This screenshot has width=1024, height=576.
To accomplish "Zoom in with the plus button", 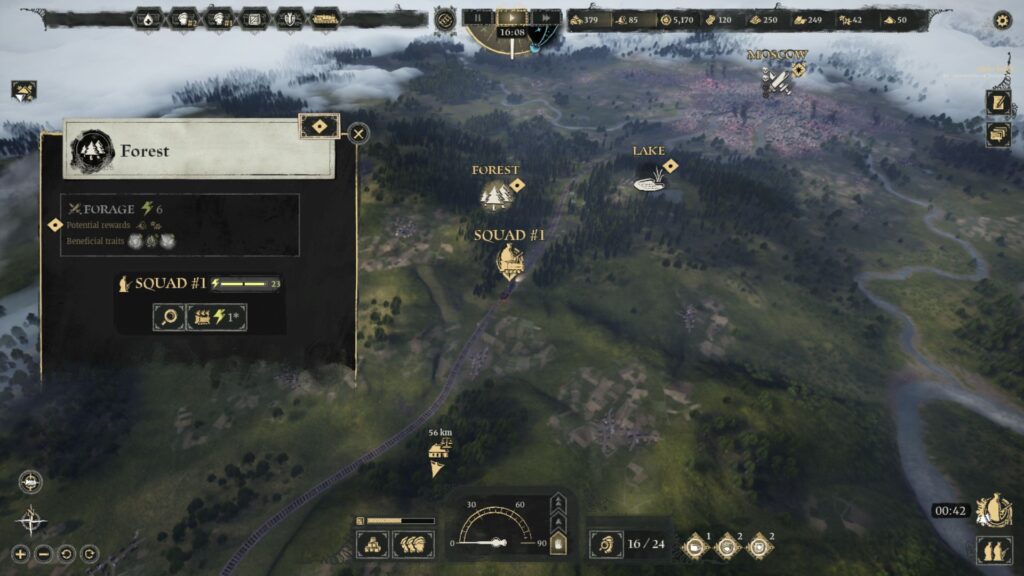I will 20,553.
